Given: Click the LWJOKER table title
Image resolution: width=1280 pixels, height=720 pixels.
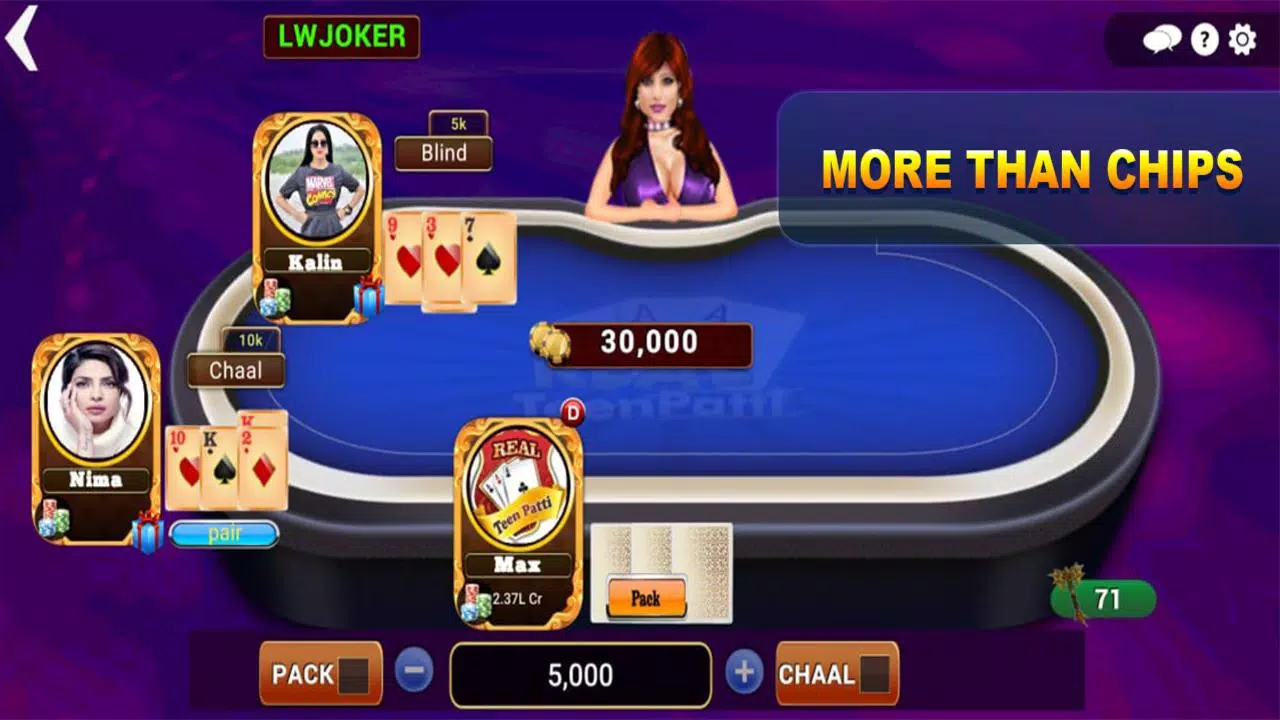Looking at the screenshot, I should coord(342,37).
